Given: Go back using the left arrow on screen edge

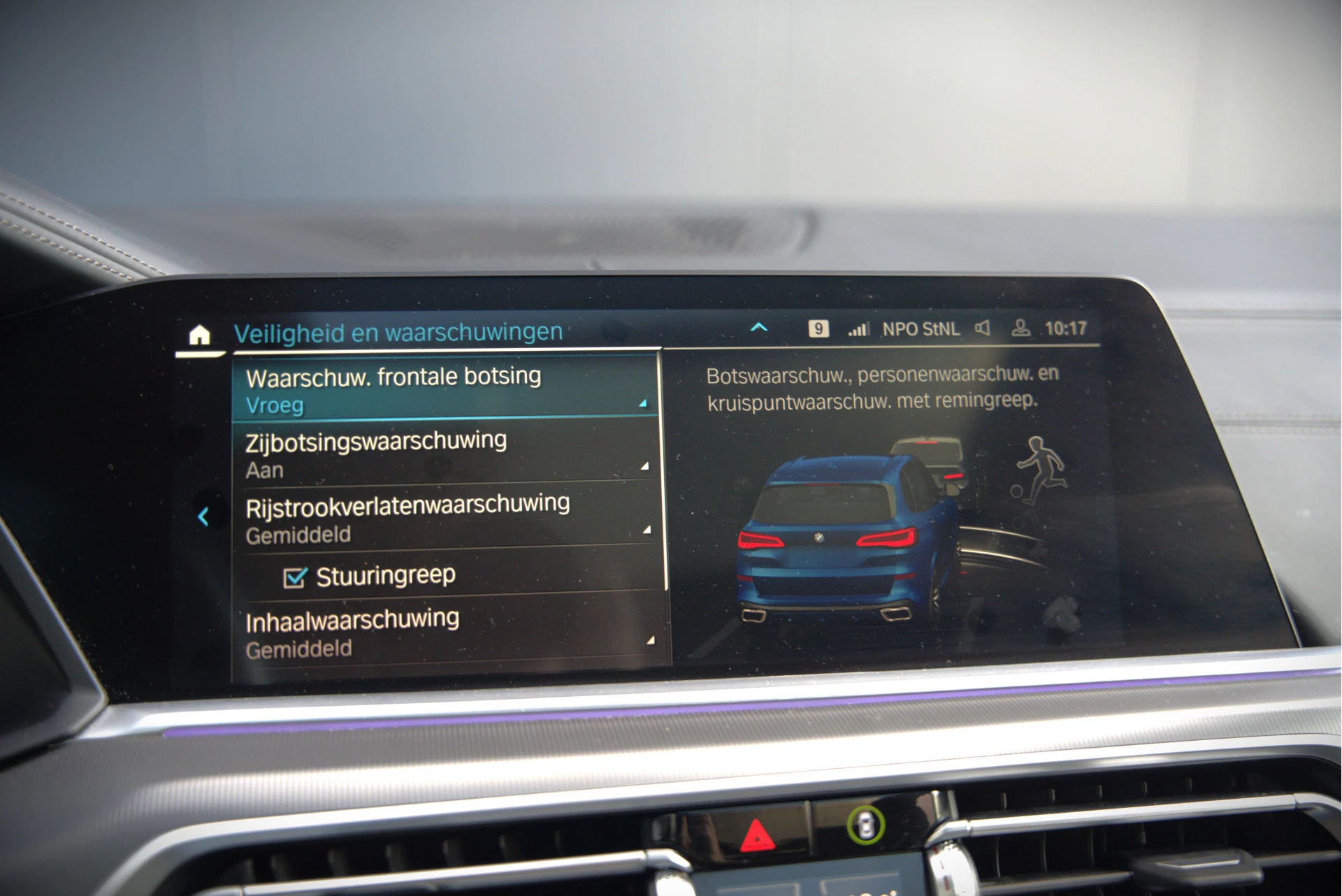Looking at the screenshot, I should pyautogui.click(x=203, y=518).
